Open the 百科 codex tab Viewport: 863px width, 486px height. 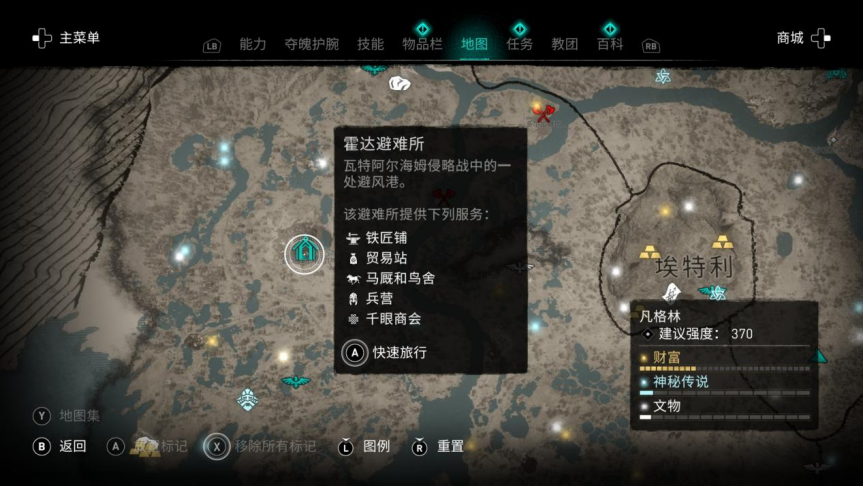610,44
